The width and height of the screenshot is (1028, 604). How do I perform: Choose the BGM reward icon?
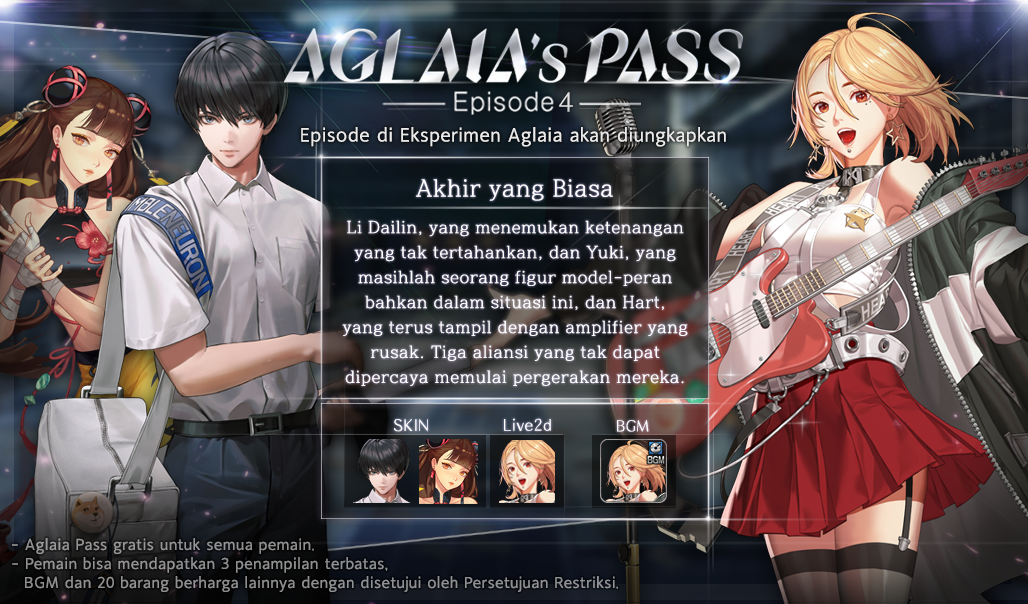(x=632, y=470)
